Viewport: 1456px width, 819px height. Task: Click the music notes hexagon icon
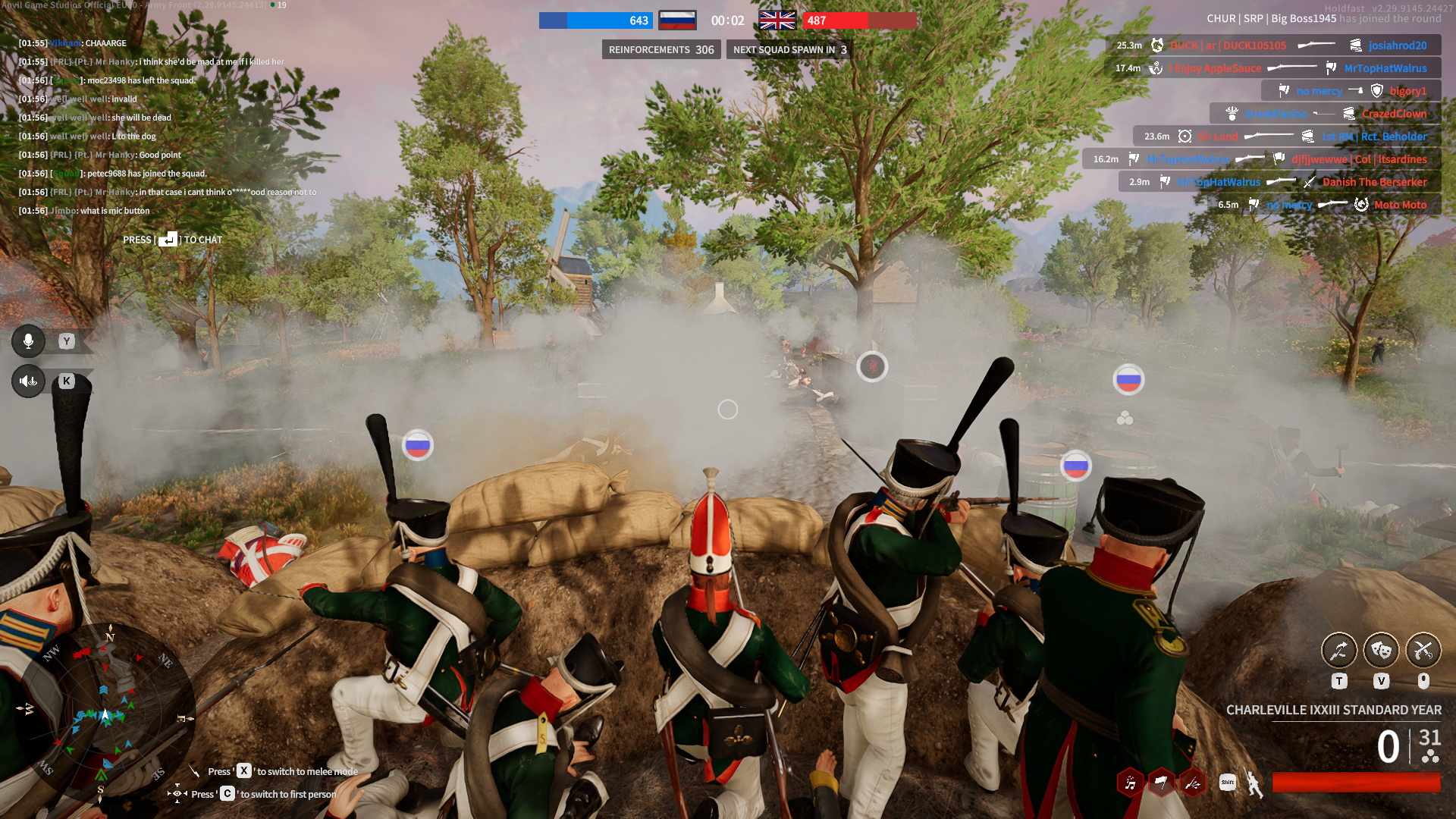[x=1130, y=783]
